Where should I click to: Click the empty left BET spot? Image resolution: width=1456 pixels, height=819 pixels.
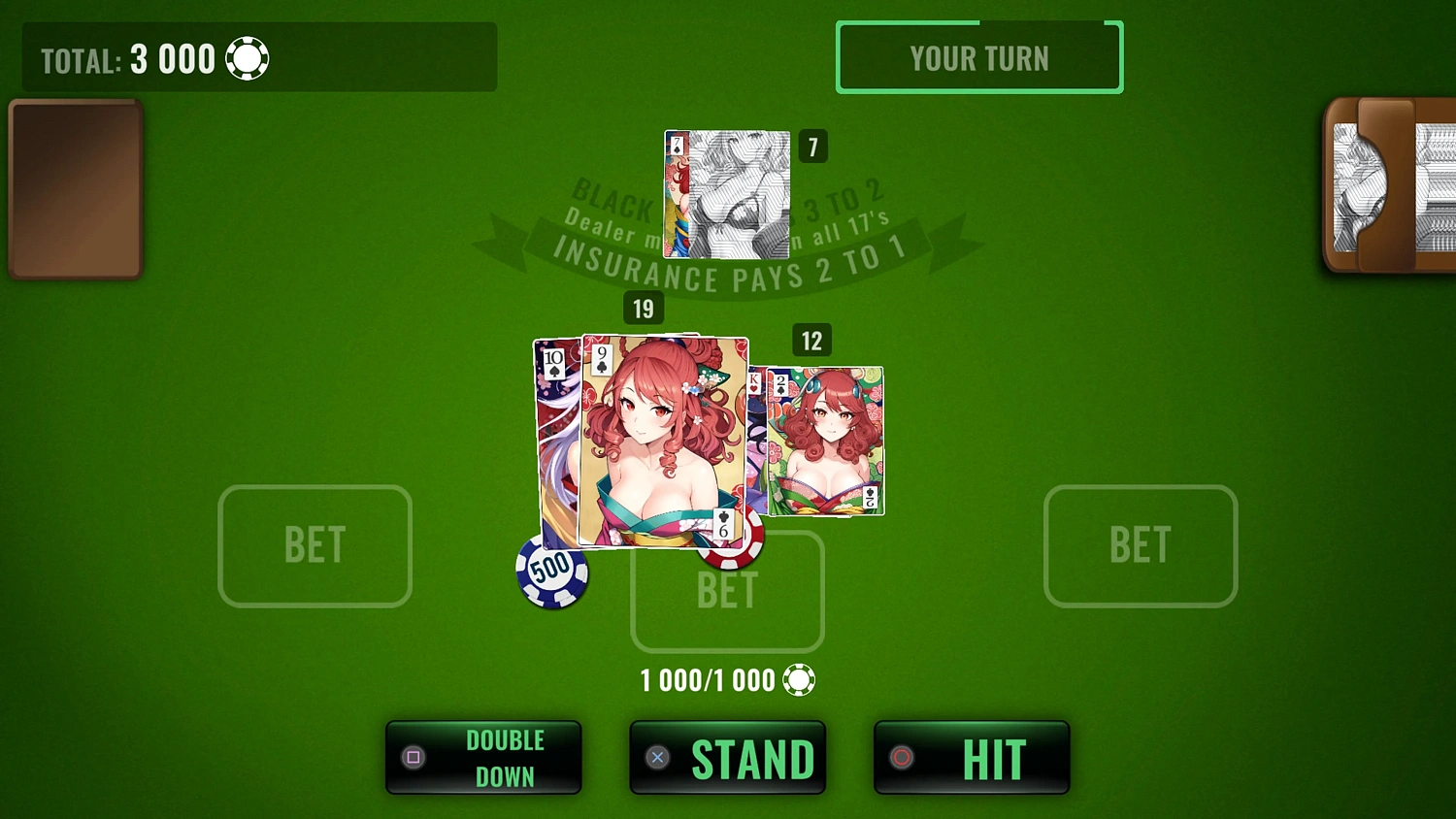pos(314,545)
